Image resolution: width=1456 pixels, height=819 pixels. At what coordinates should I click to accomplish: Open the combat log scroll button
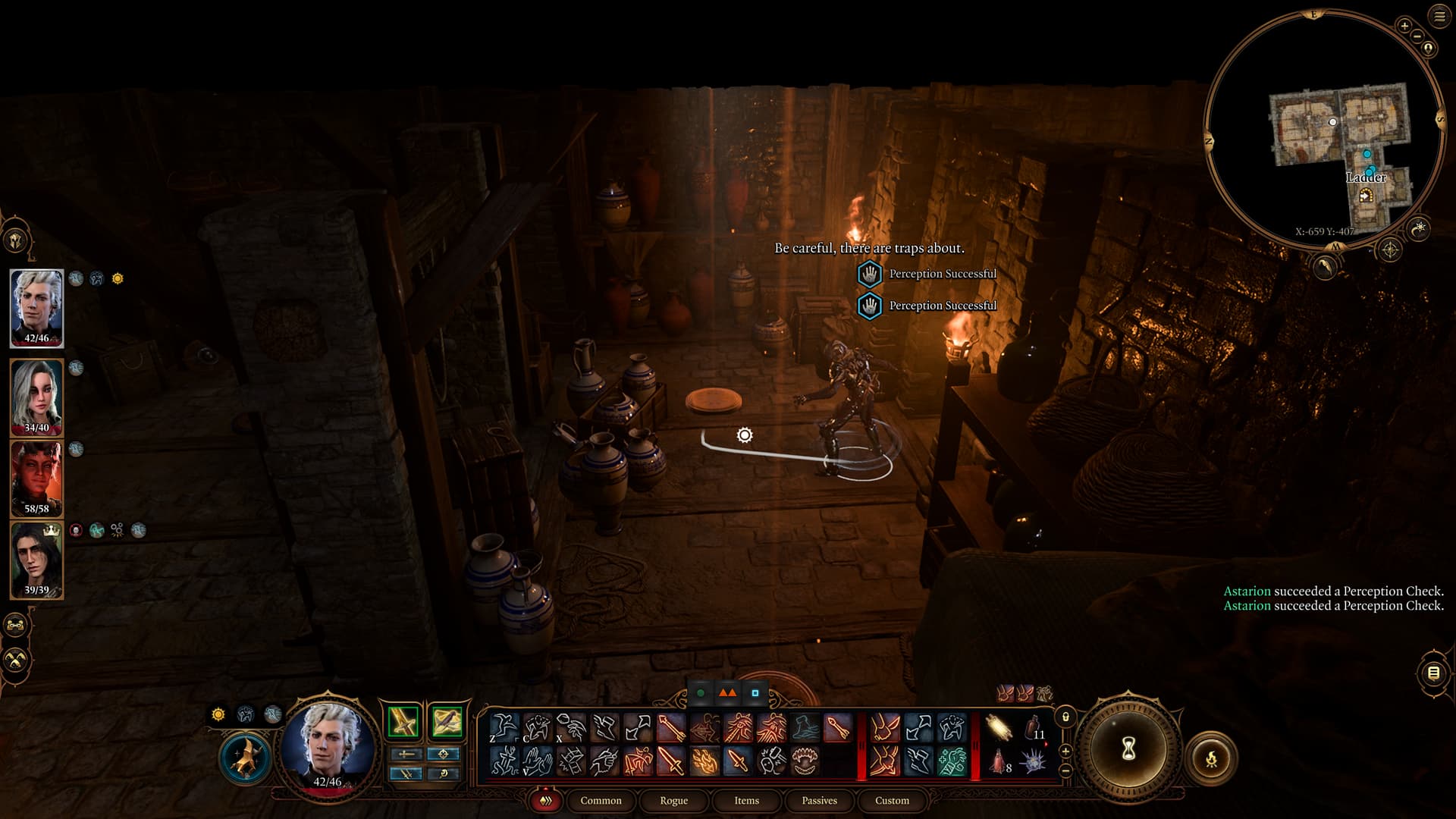point(1433,673)
